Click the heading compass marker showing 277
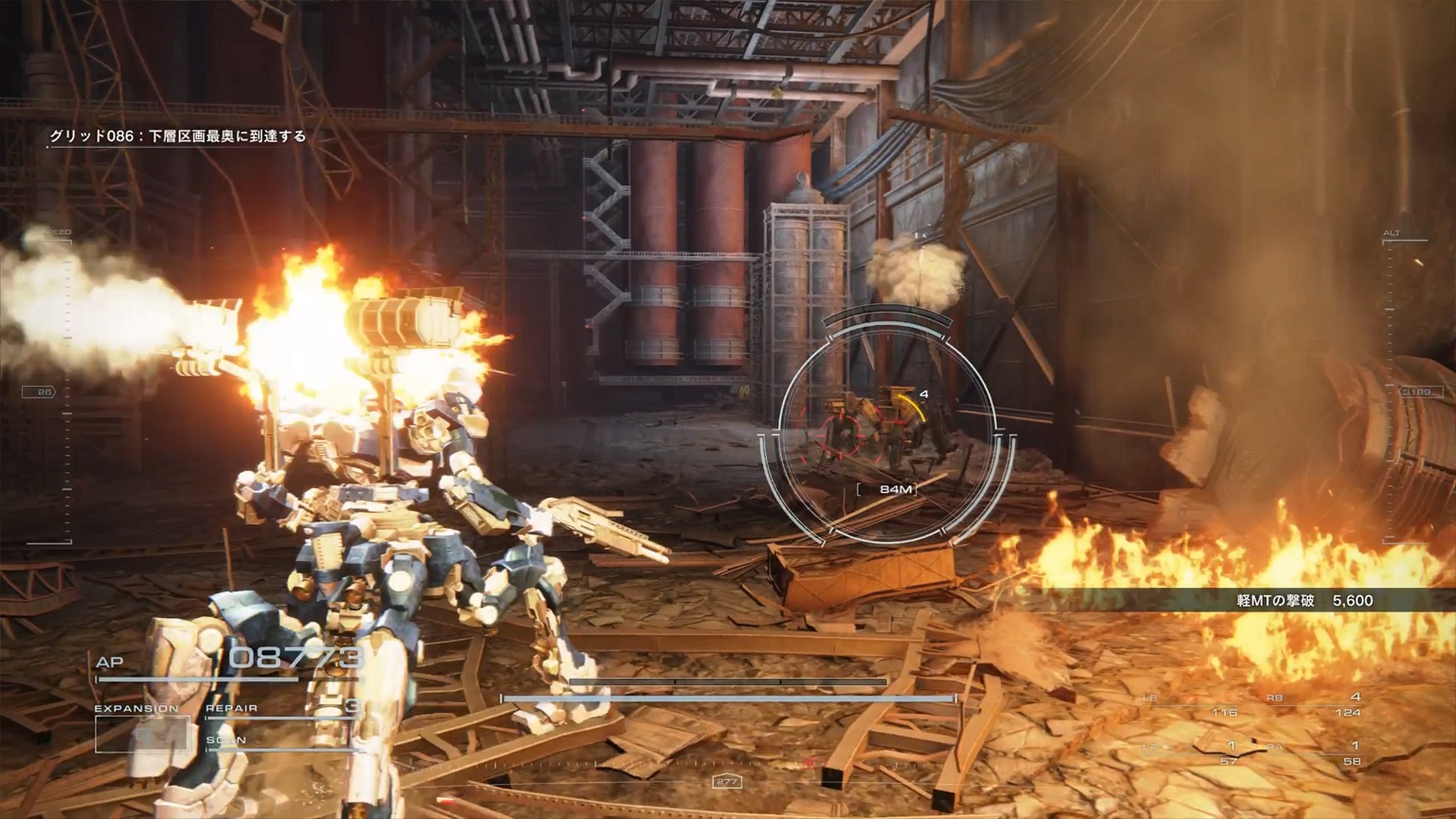This screenshot has width=1456, height=819. click(727, 782)
